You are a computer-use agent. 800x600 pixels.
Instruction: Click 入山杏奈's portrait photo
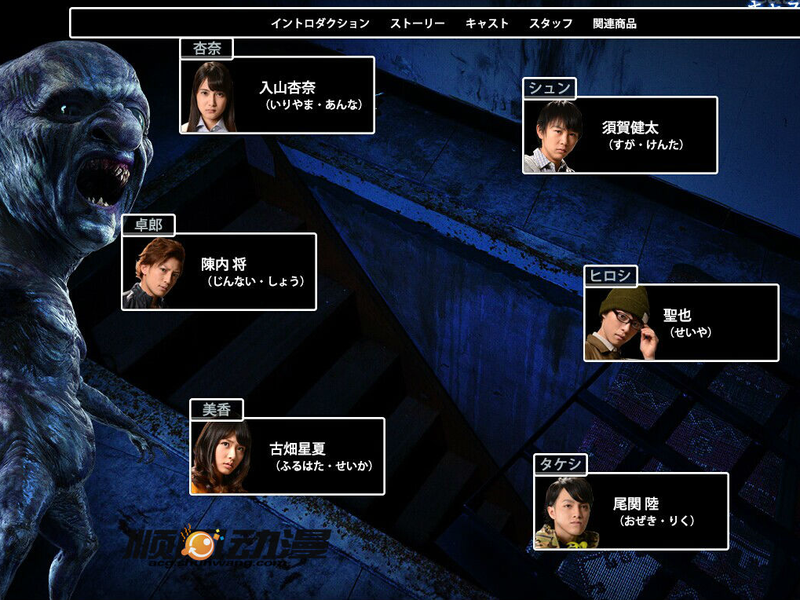point(210,96)
